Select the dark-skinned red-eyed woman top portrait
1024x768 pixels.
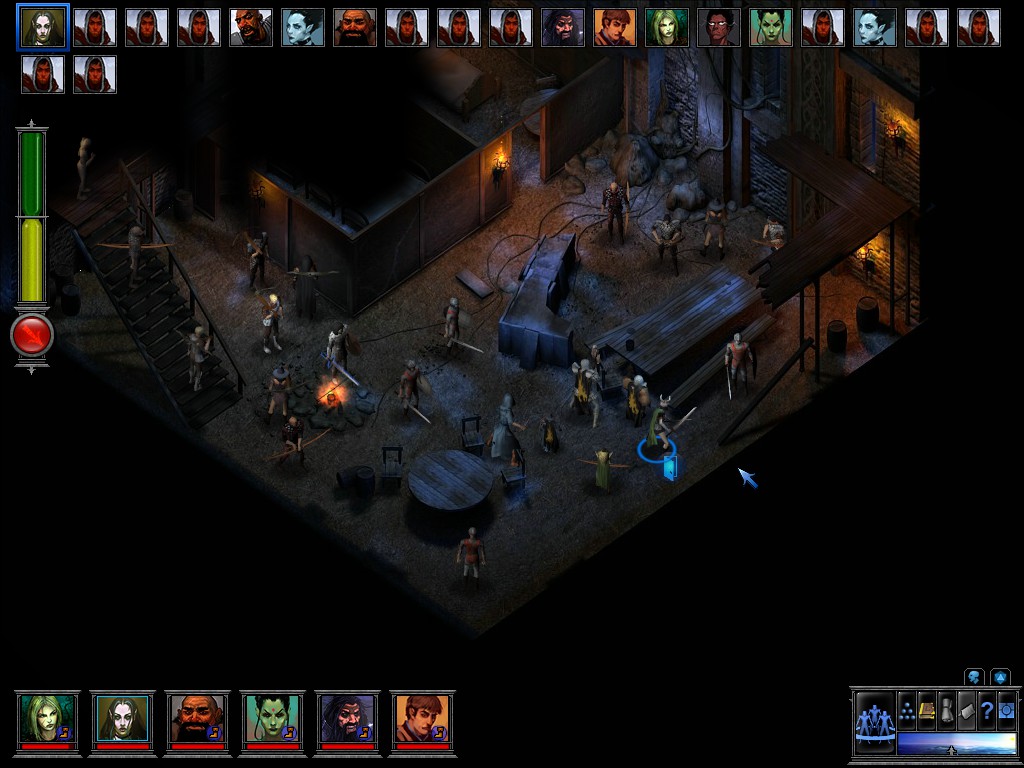coord(719,27)
